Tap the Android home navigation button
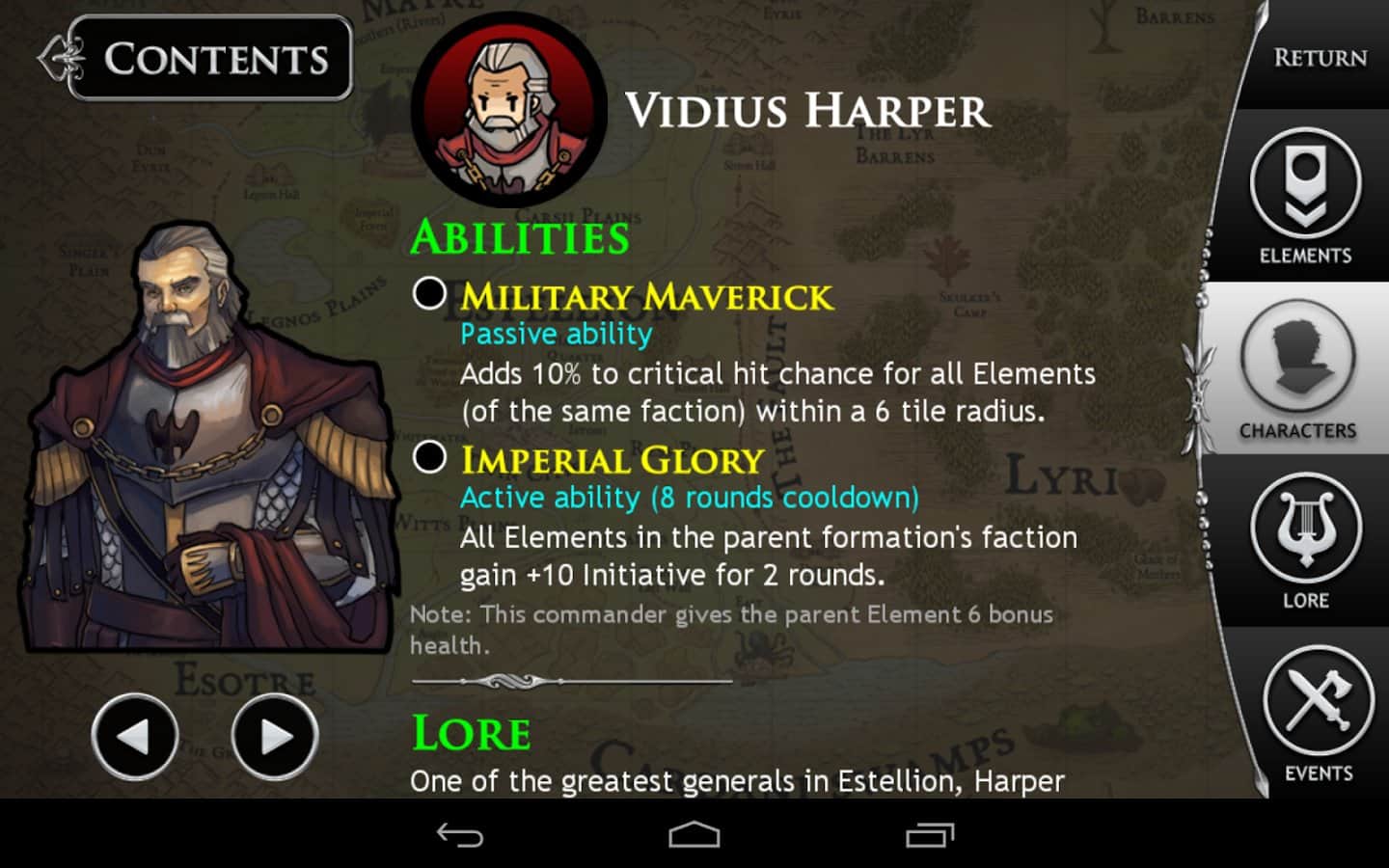The height and width of the screenshot is (868, 1389). (694, 835)
